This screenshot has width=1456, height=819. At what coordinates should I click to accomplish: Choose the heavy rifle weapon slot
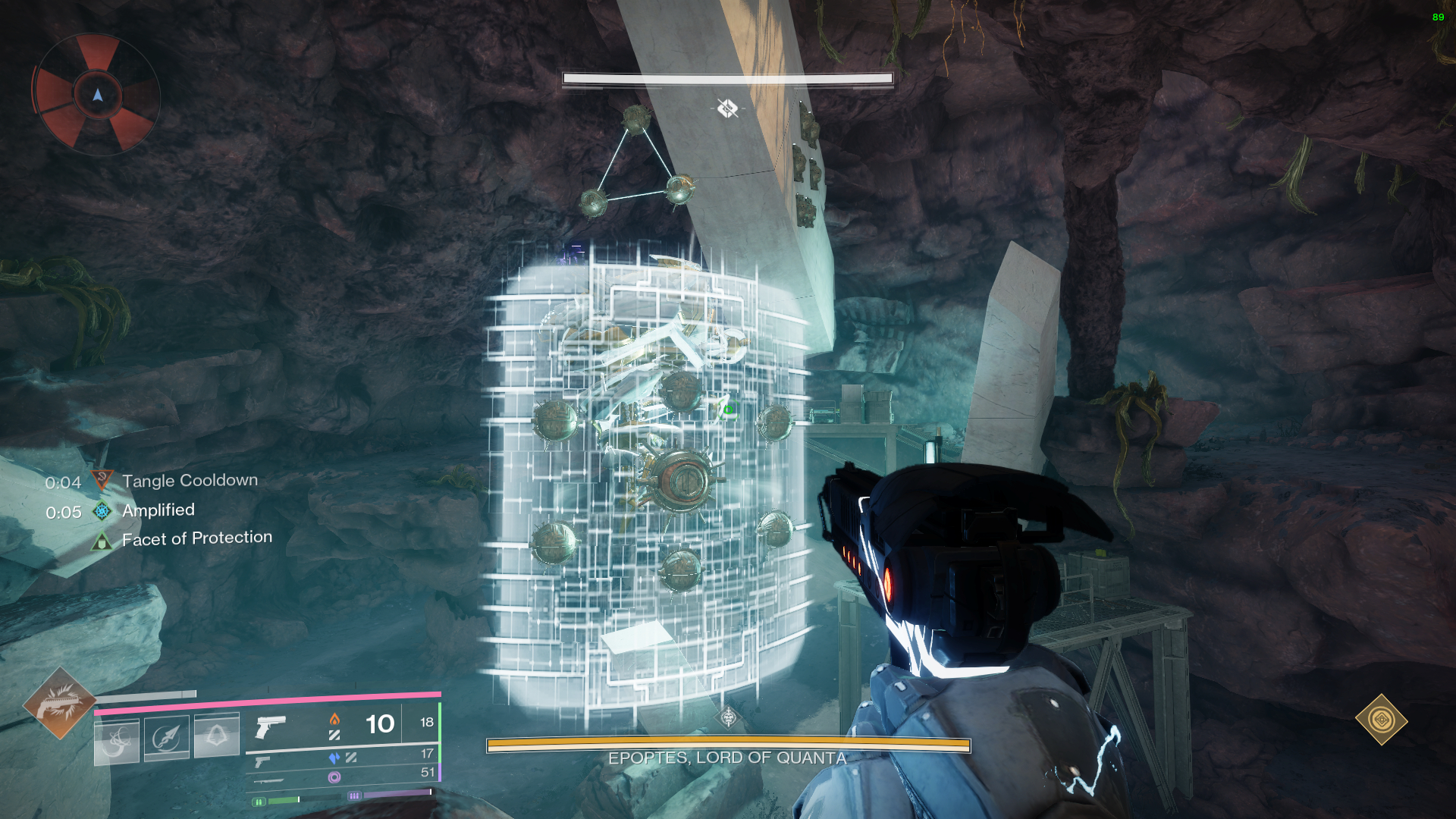pyautogui.click(x=268, y=780)
